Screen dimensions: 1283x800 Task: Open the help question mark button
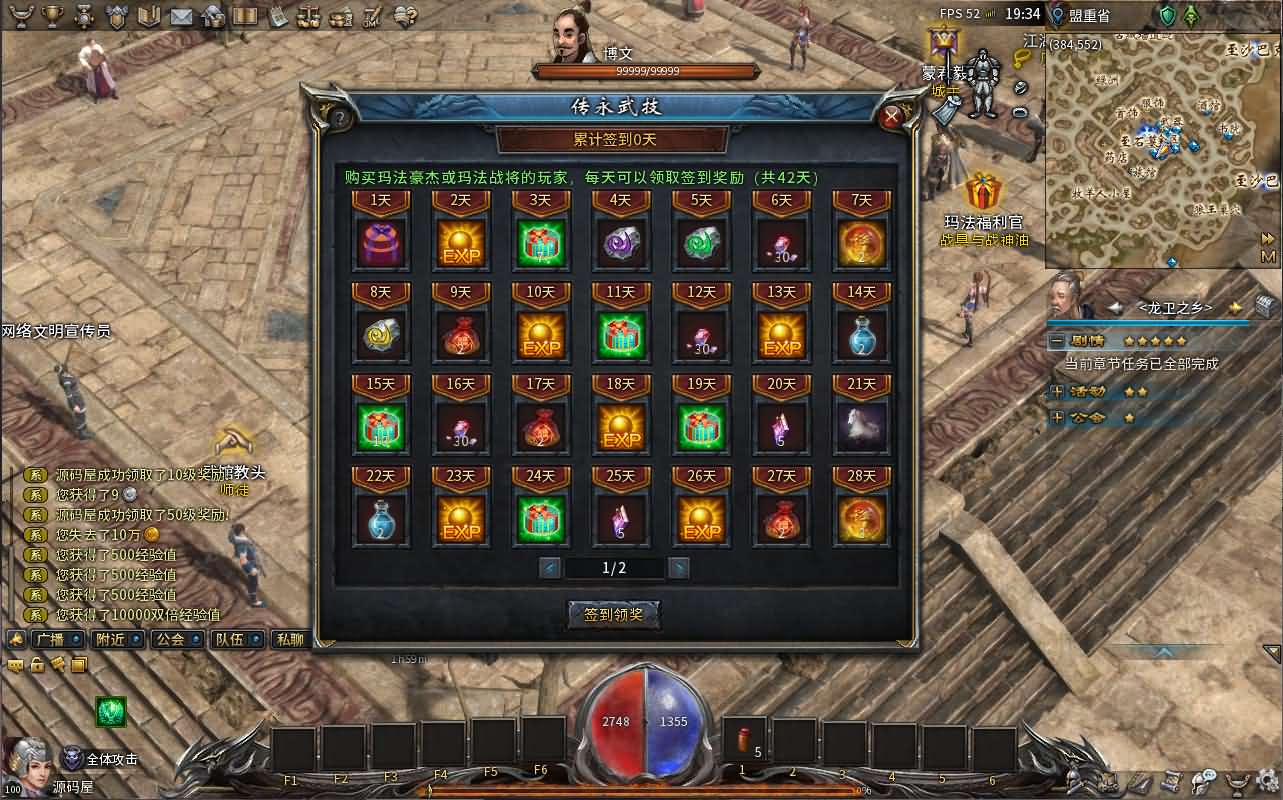pos(340,118)
